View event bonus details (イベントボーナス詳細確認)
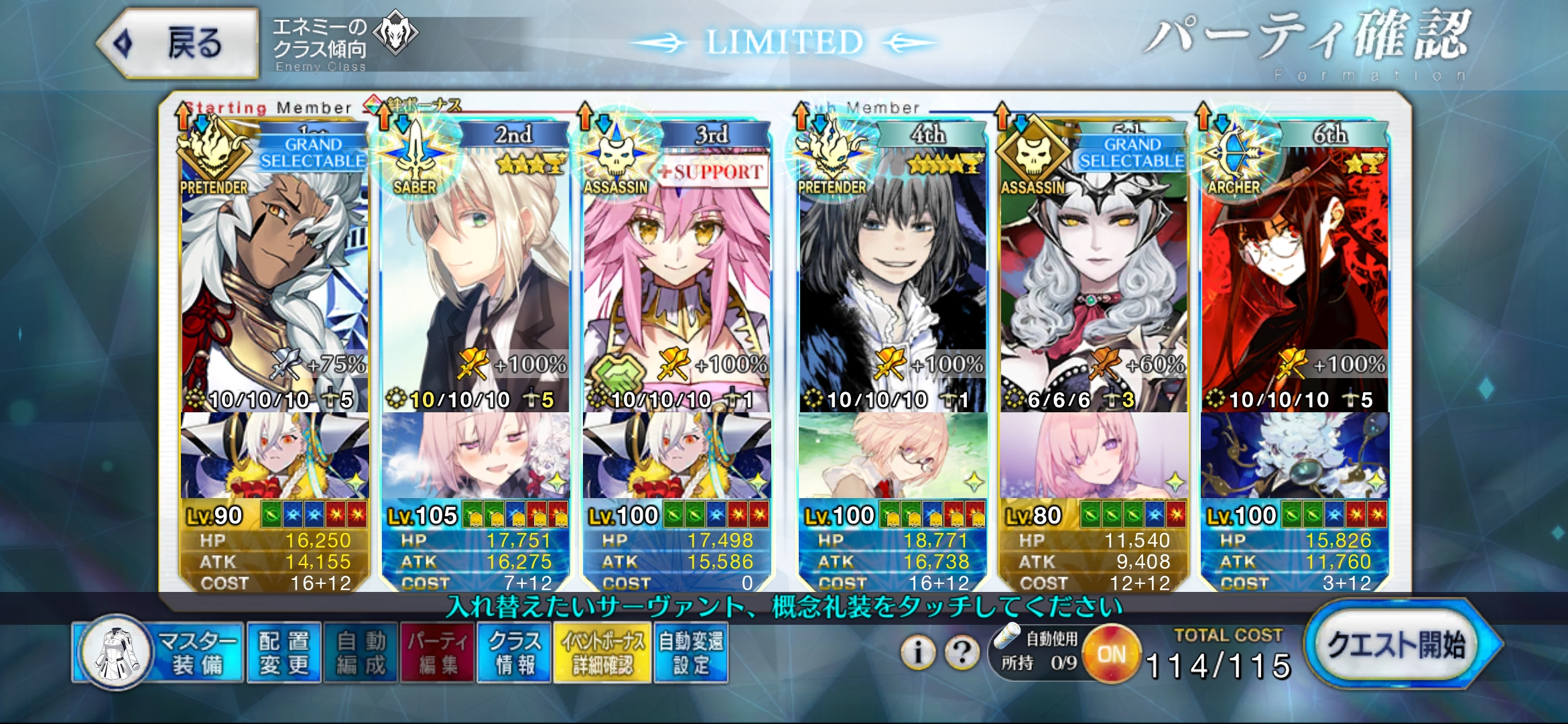Image resolution: width=1568 pixels, height=724 pixels. pyautogui.click(x=602, y=652)
